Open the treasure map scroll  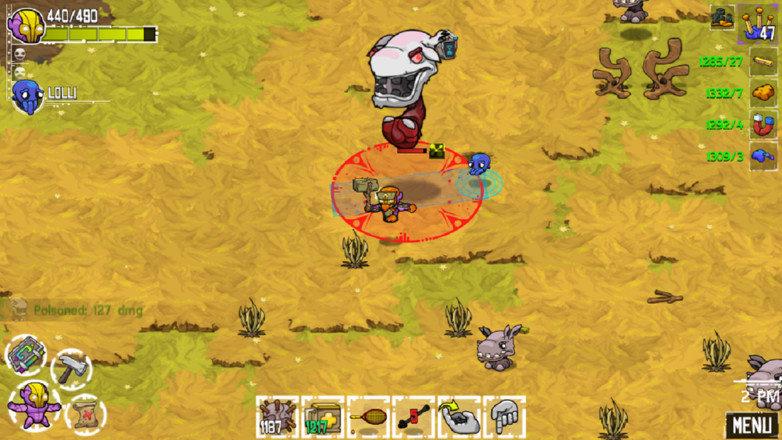pyautogui.click(x=84, y=411)
